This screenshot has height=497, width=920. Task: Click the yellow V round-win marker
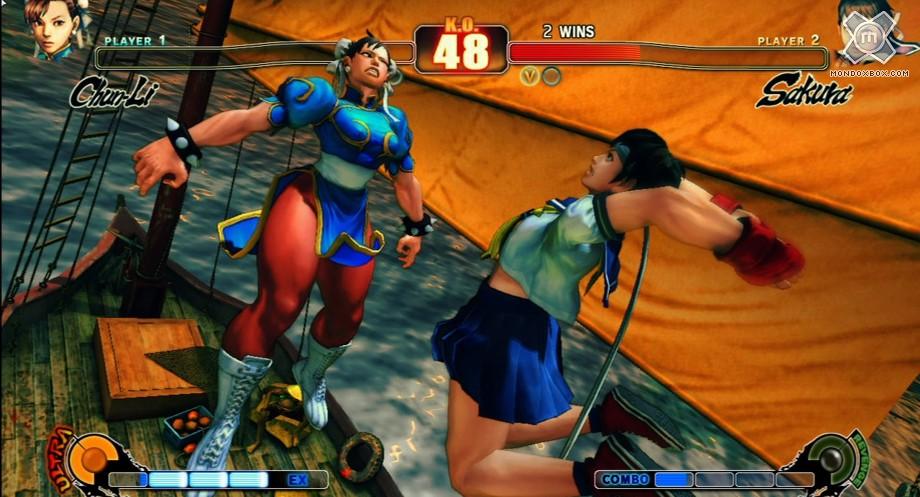(x=529, y=75)
